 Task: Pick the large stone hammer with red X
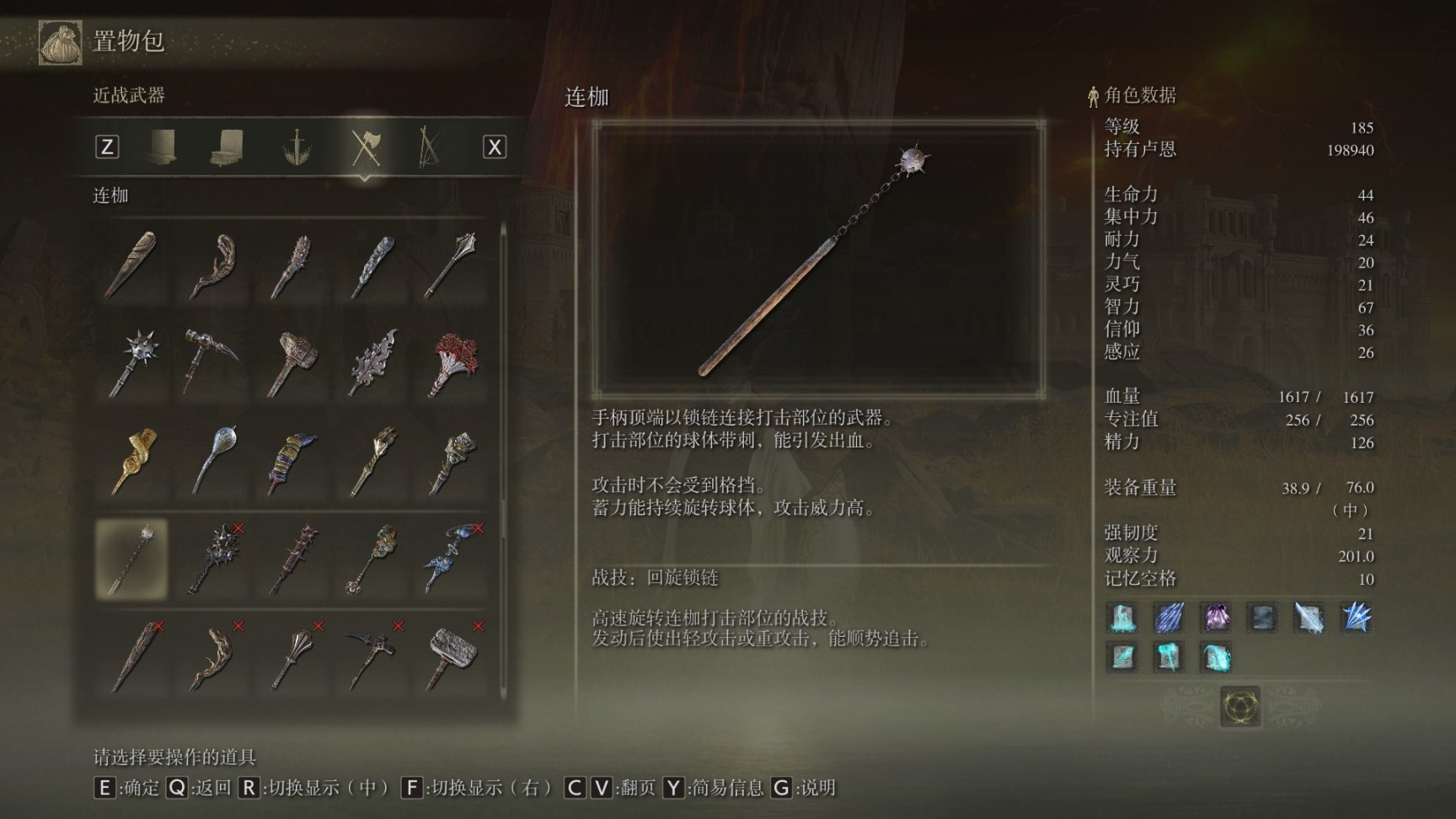[454, 657]
